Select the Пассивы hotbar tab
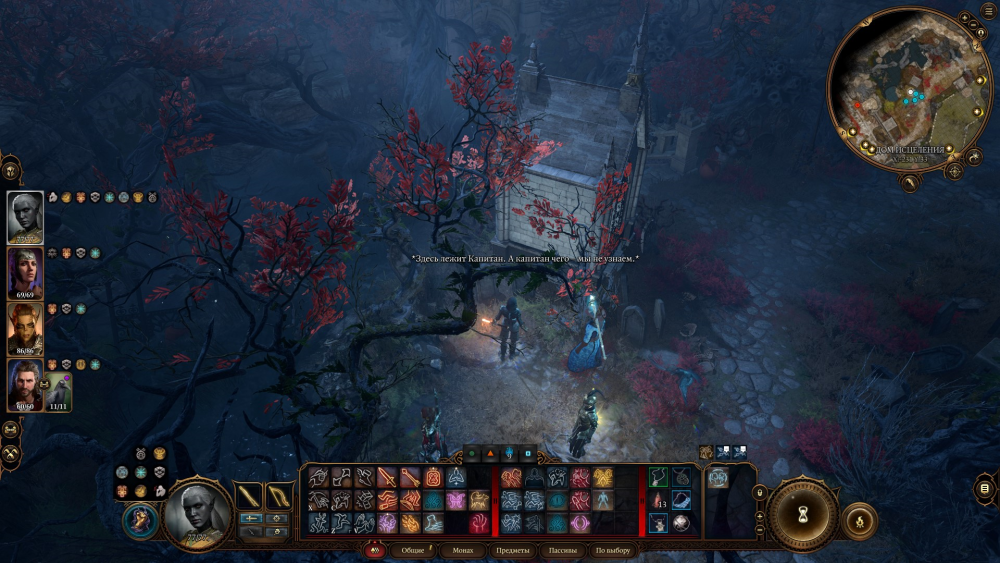 (x=562, y=551)
